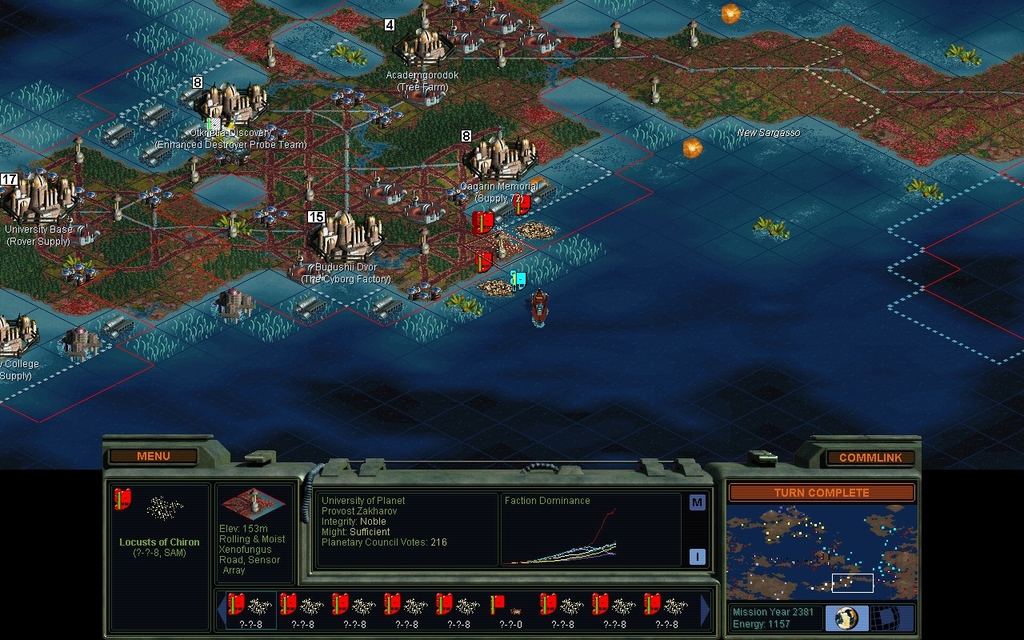The image size is (1024, 640).
Task: Open the COMMLINK panel
Action: [x=868, y=457]
